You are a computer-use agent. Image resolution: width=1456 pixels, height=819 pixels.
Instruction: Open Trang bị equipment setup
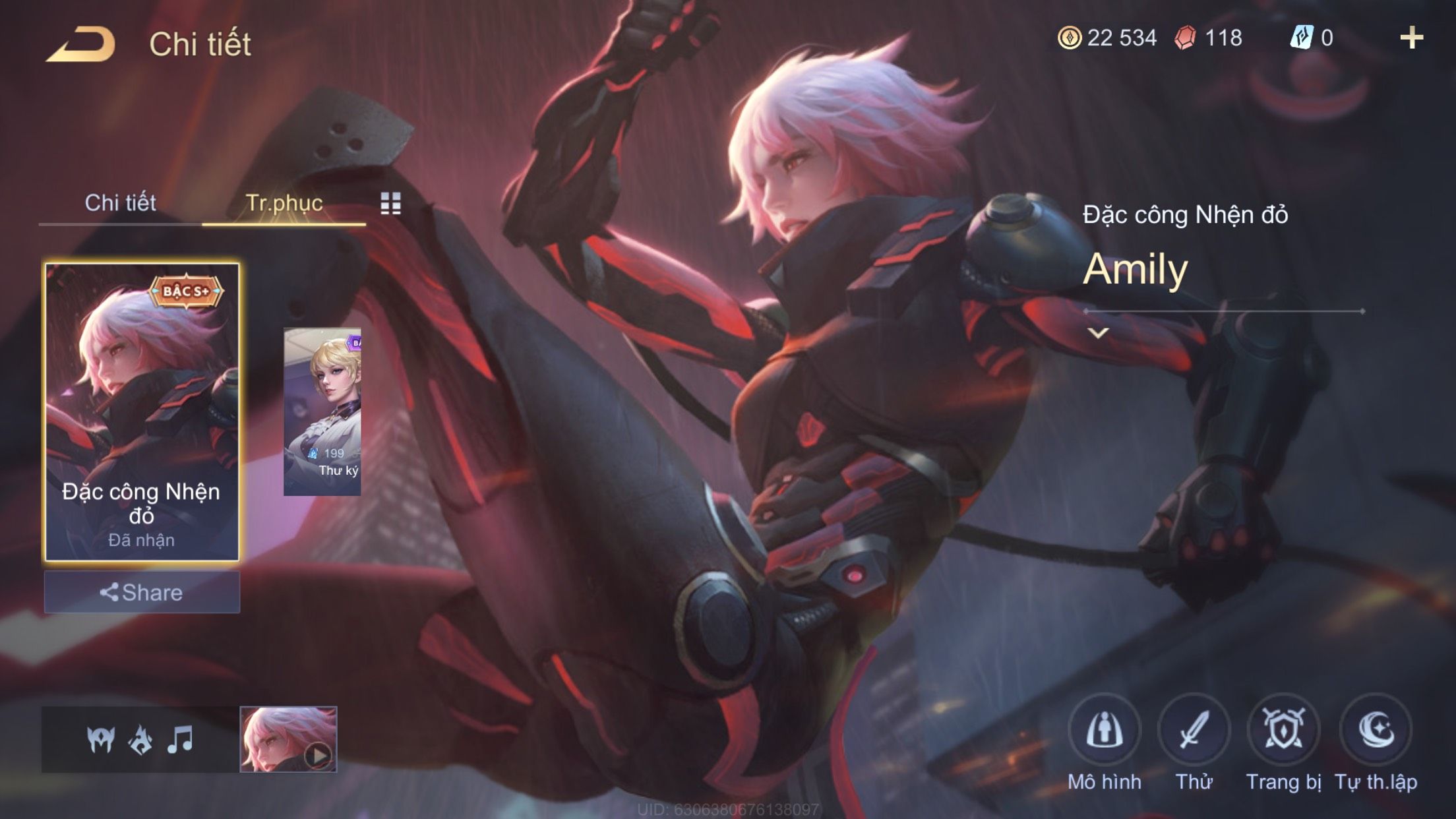pyautogui.click(x=1283, y=731)
